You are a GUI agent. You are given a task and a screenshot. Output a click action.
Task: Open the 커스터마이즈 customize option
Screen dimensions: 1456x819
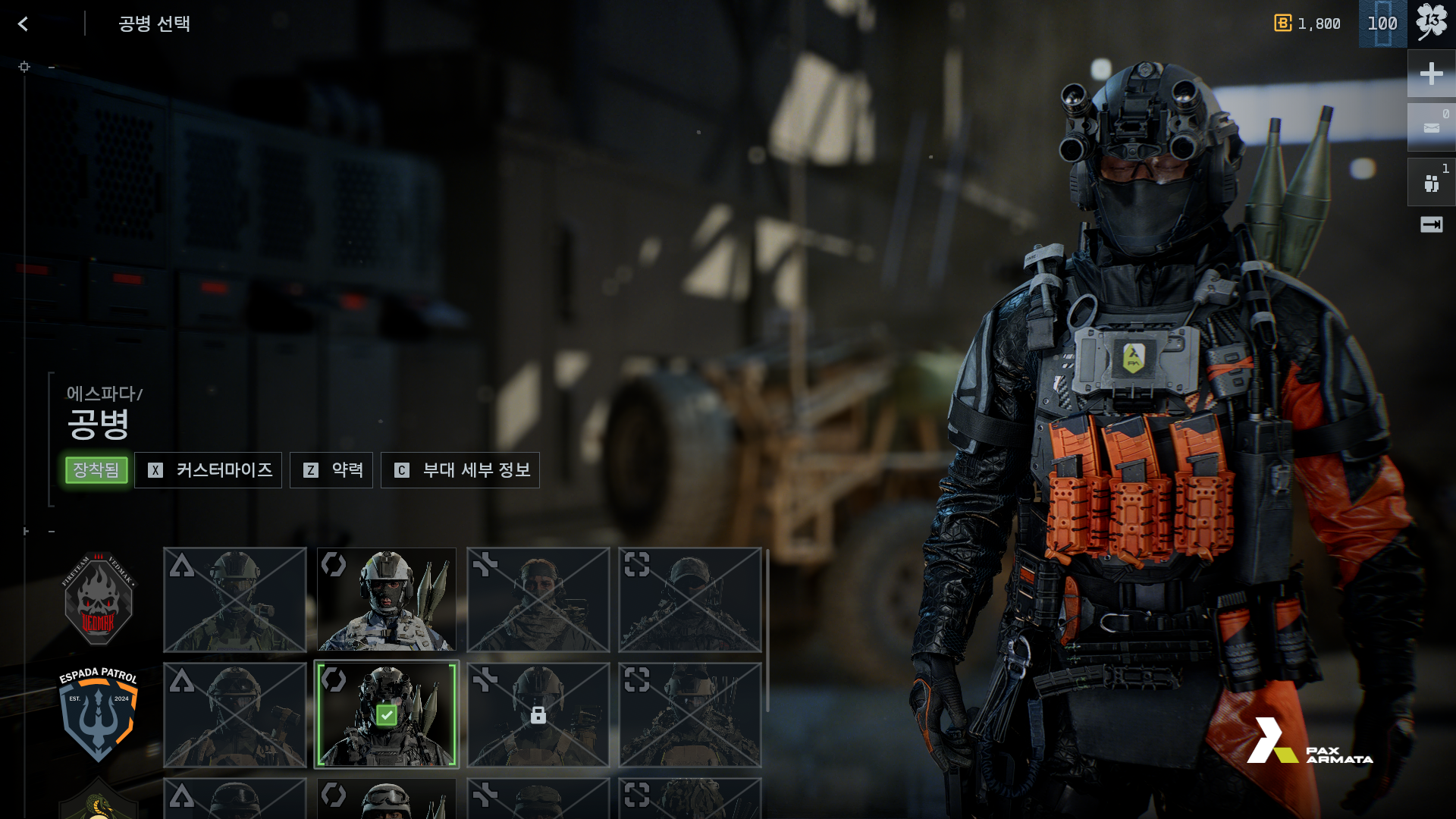tap(209, 470)
